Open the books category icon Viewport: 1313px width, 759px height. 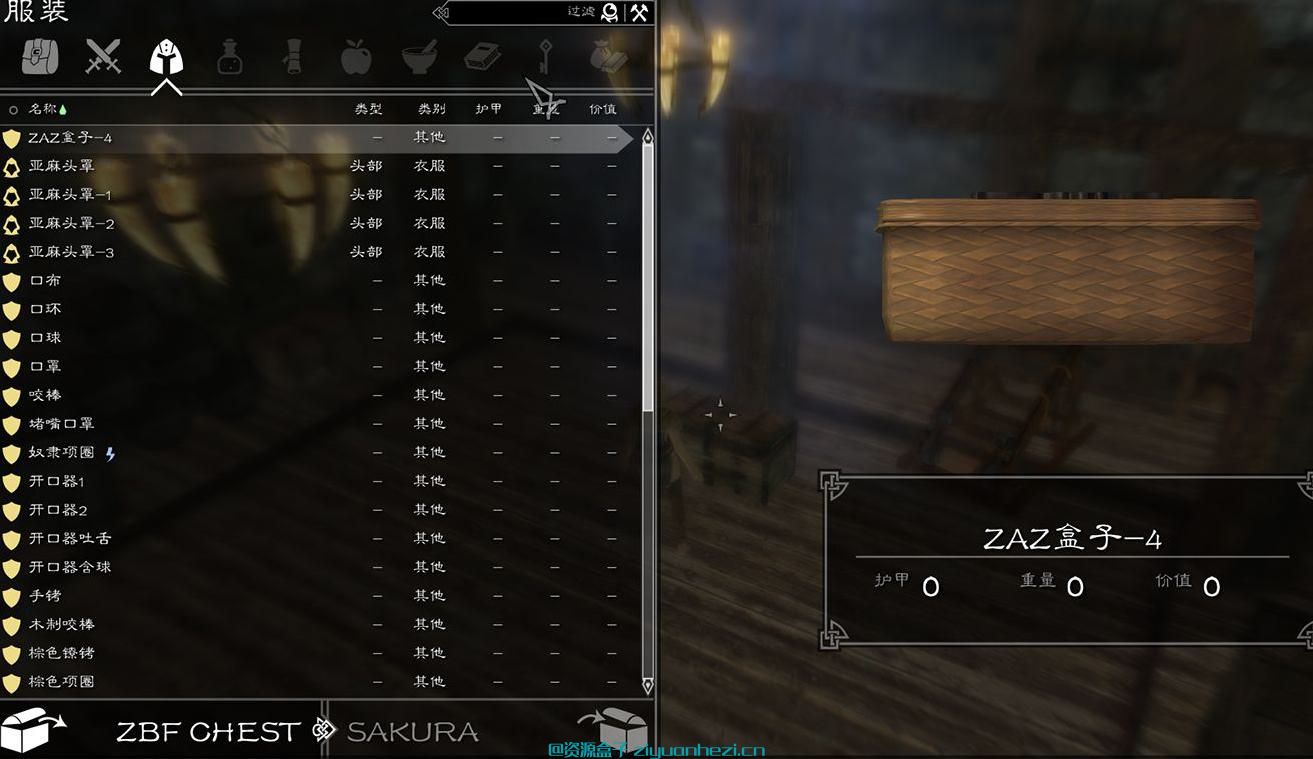[484, 57]
